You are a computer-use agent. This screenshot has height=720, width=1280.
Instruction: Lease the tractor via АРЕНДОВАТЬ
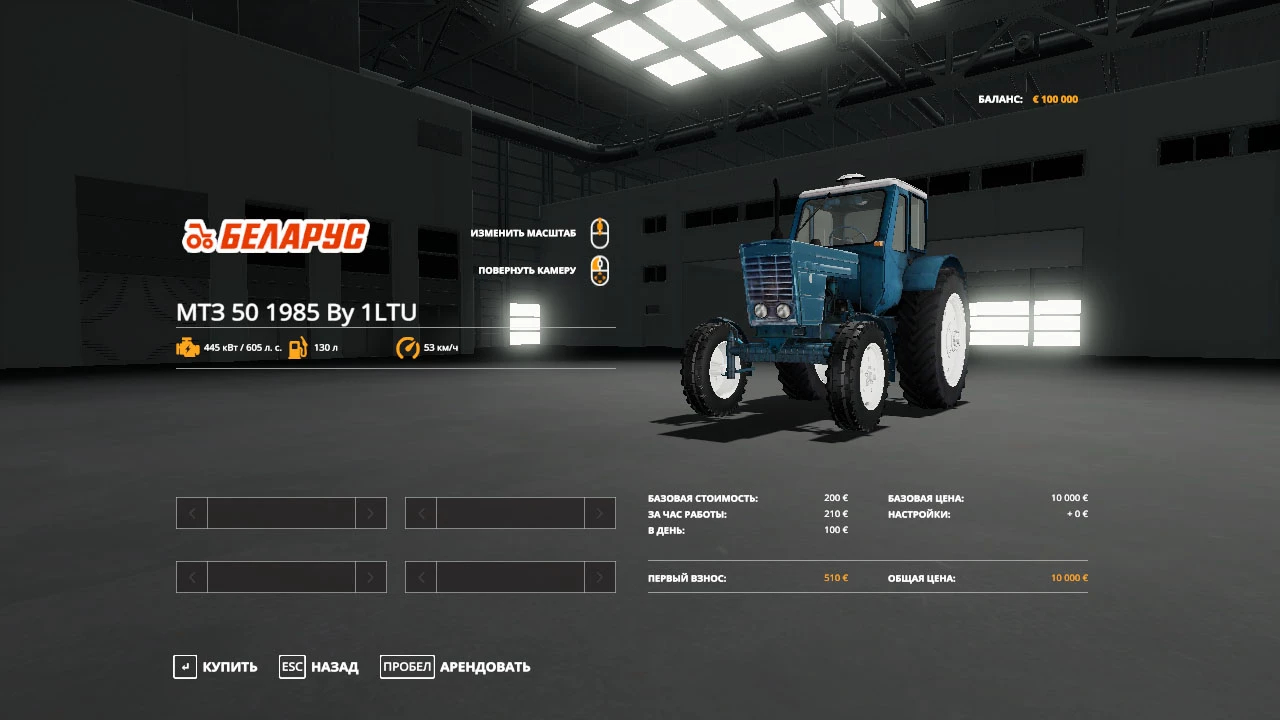pyautogui.click(x=456, y=667)
